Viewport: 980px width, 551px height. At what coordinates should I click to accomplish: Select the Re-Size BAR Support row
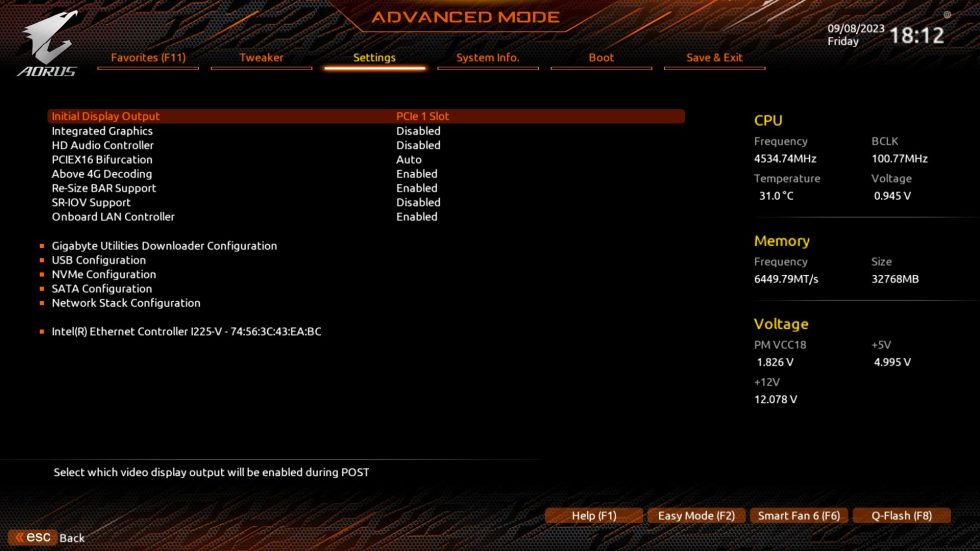coord(104,188)
